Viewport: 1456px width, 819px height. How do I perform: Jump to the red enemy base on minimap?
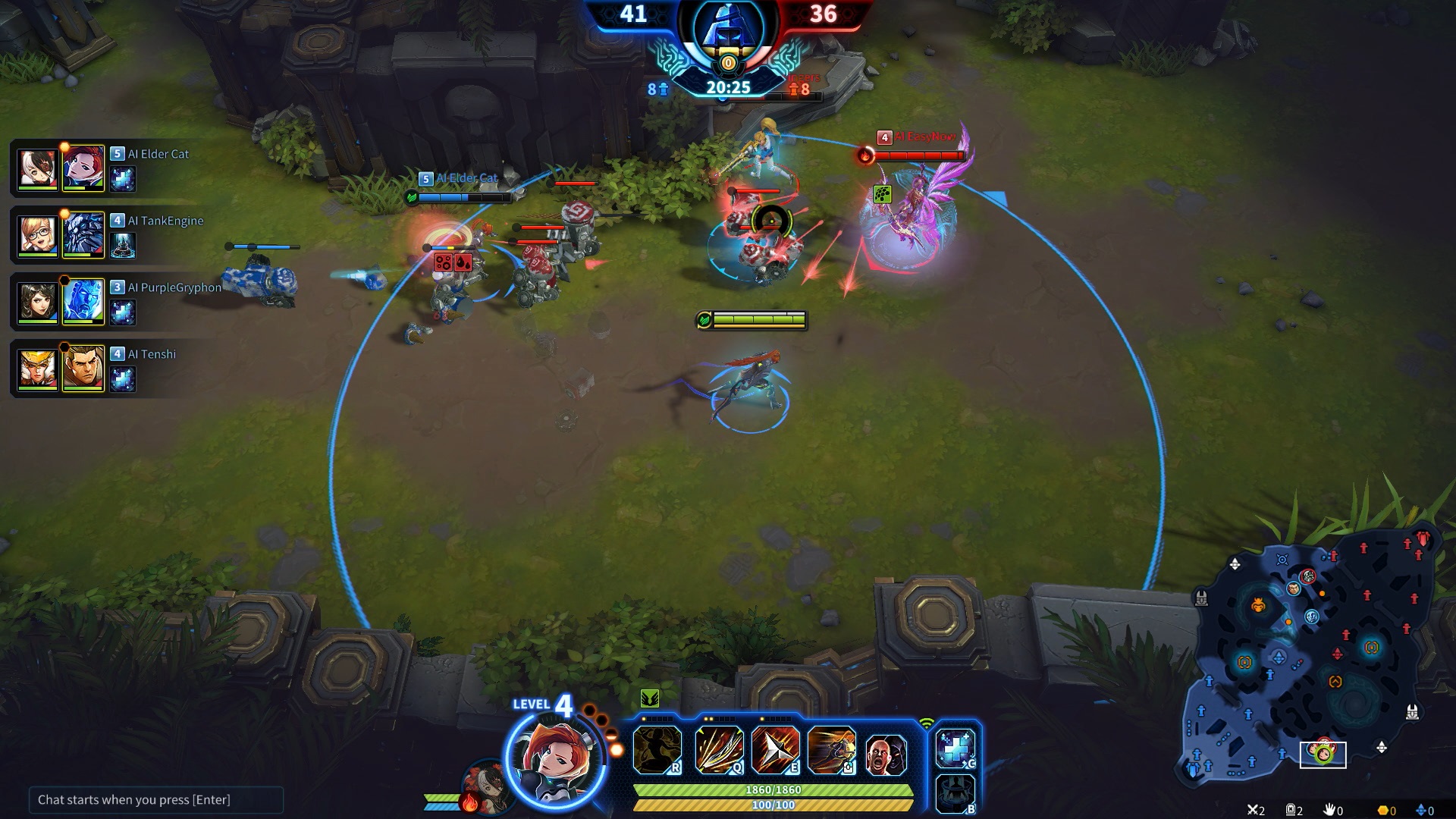[x=1423, y=539]
